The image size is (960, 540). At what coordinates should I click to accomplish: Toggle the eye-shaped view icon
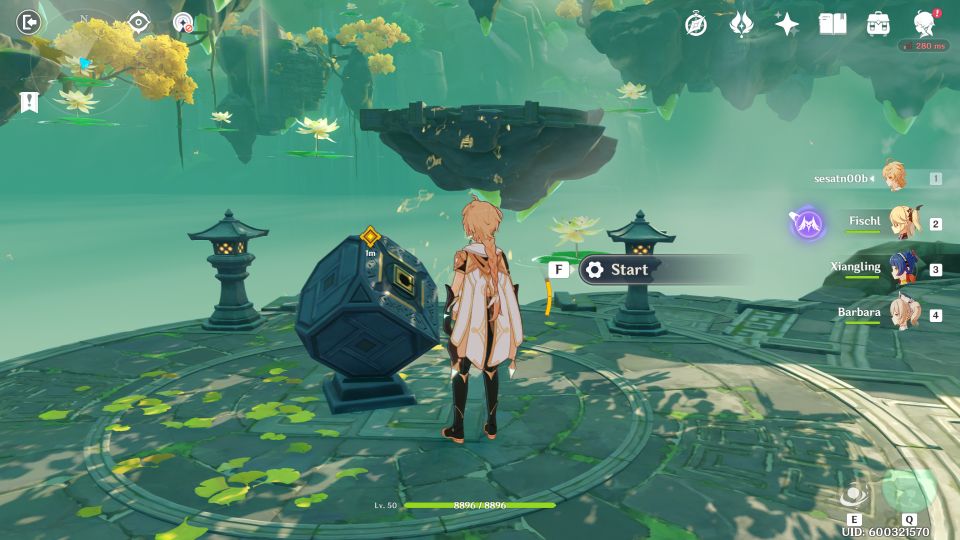(x=138, y=22)
